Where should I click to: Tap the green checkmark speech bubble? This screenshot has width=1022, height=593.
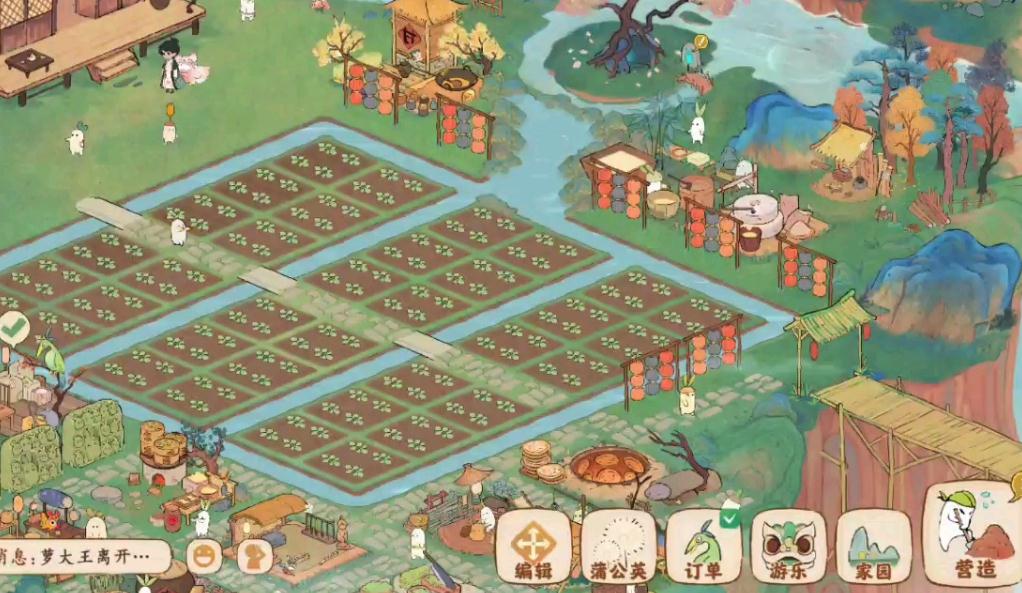click(x=14, y=326)
